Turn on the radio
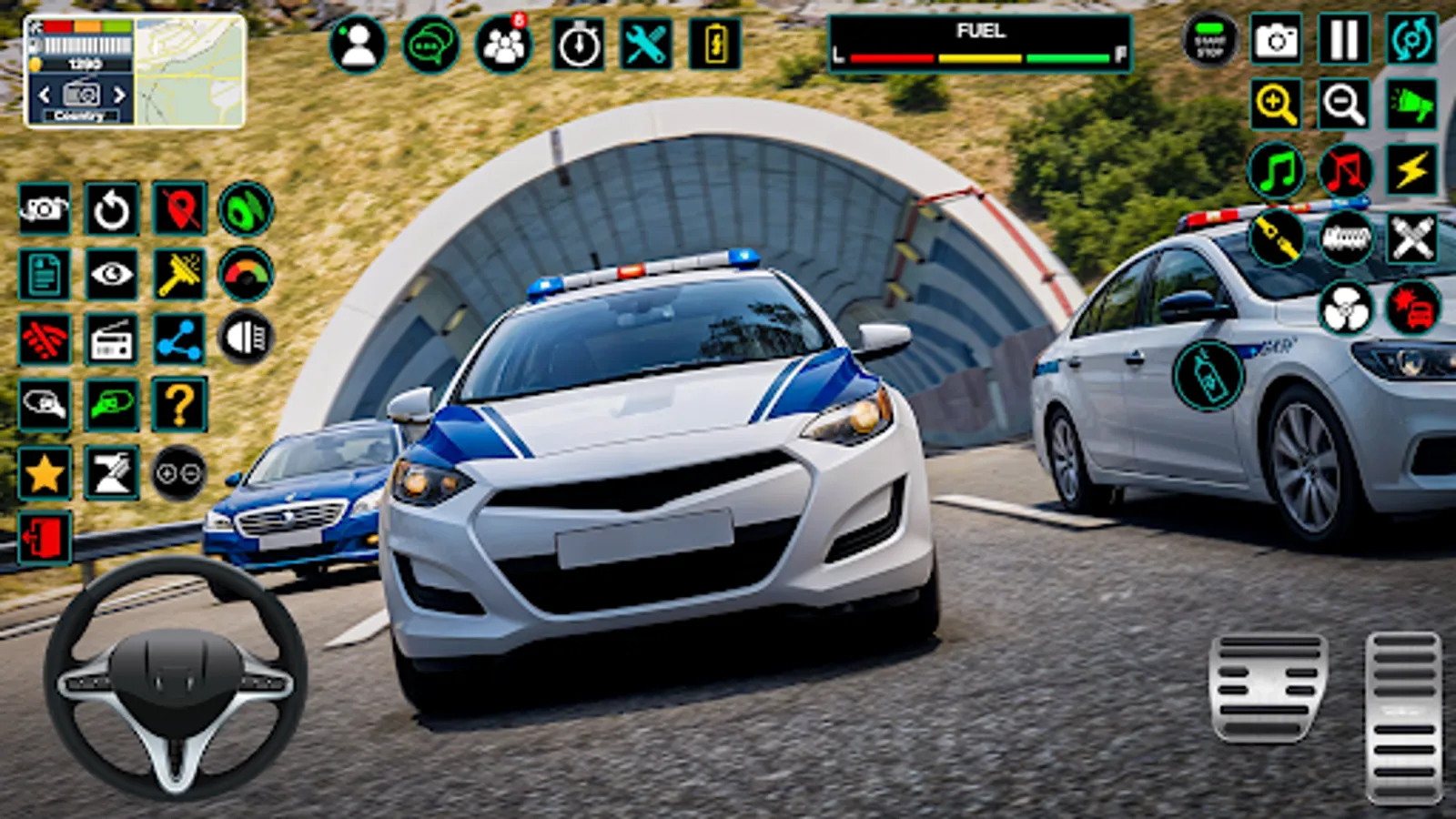The height and width of the screenshot is (819, 1456). pos(109,339)
